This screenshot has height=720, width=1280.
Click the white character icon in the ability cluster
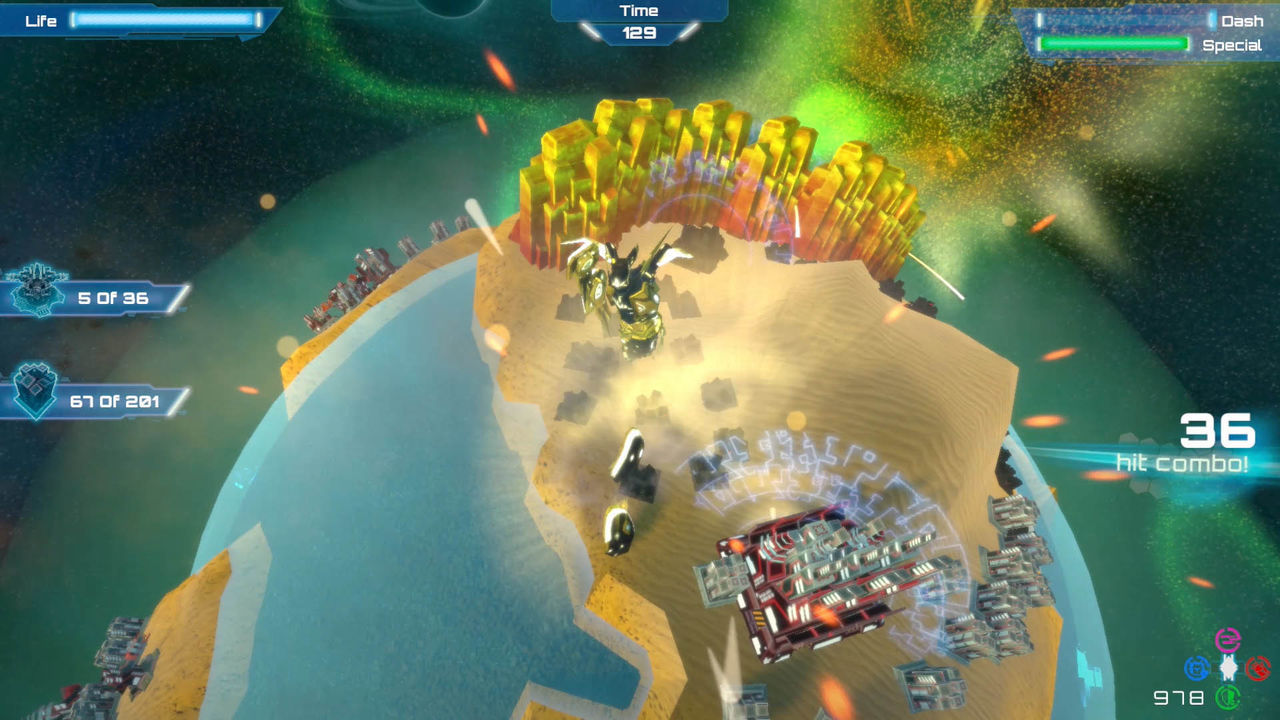(1227, 666)
